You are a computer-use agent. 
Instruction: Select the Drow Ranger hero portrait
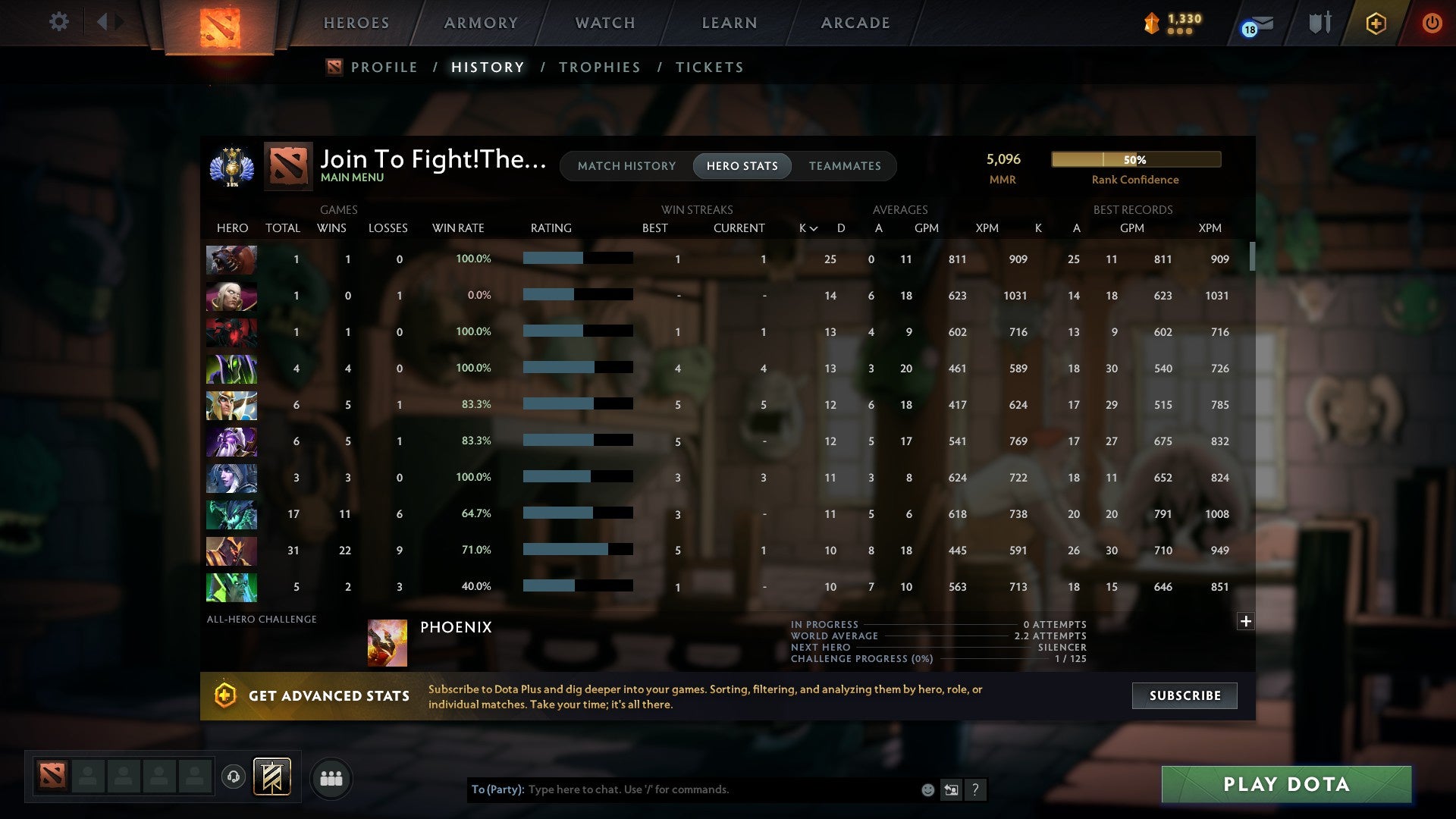231,479
